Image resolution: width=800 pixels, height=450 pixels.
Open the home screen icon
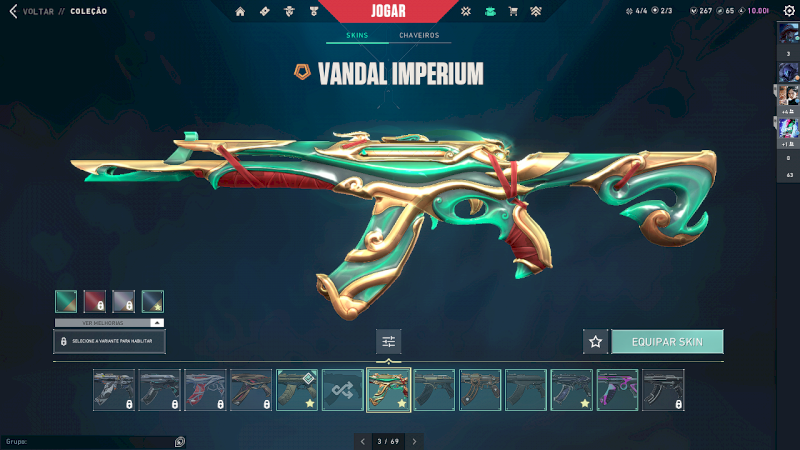240,12
